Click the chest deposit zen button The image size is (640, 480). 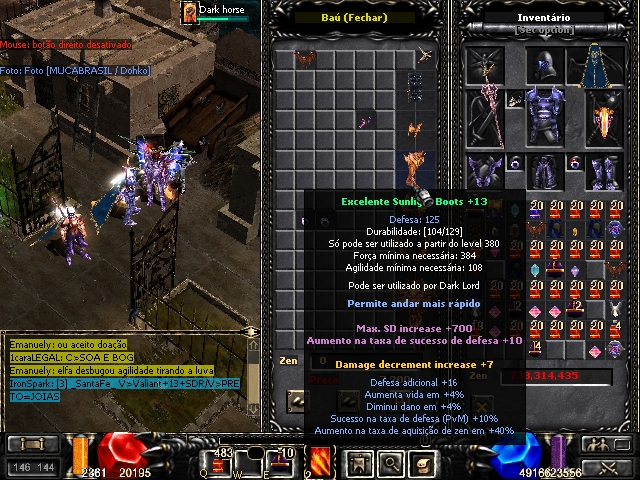click(298, 401)
